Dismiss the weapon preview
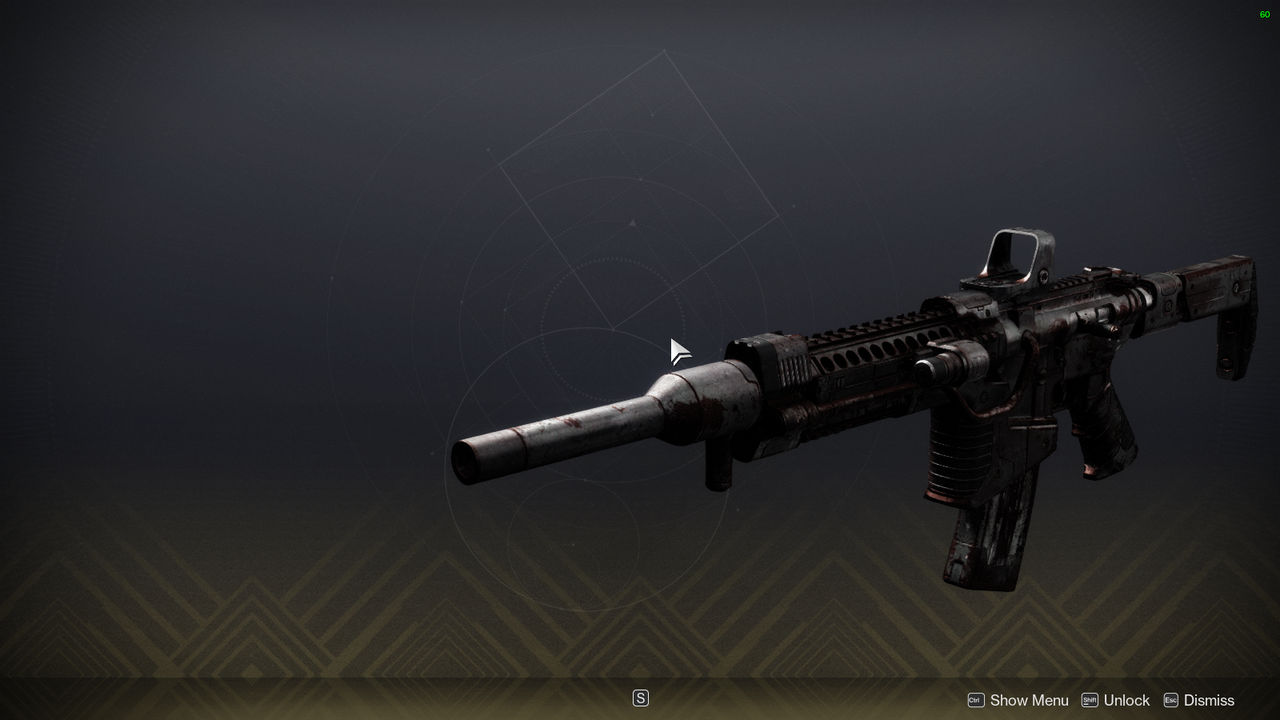The height and width of the screenshot is (720, 1280). 1208,700
